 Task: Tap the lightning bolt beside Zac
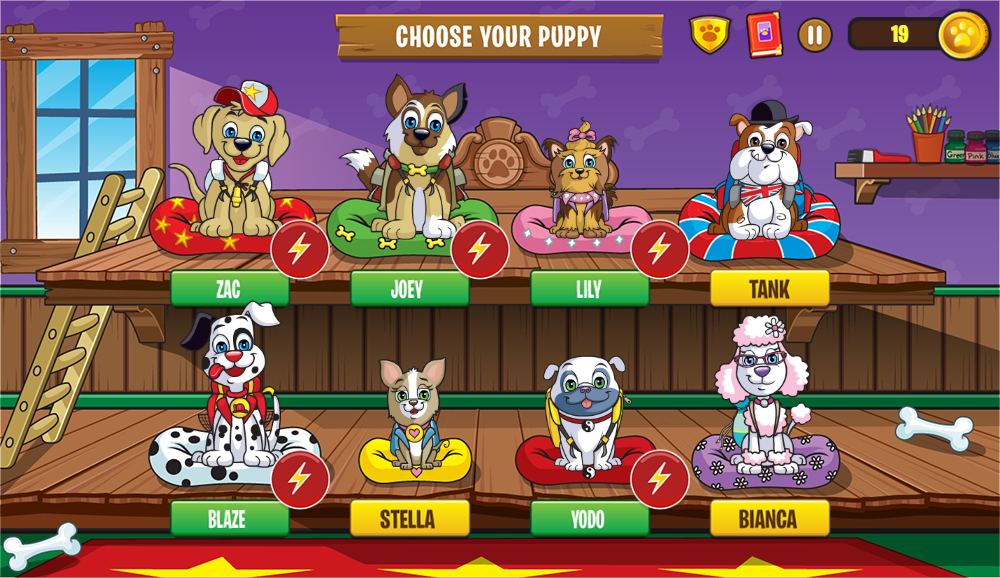300,249
